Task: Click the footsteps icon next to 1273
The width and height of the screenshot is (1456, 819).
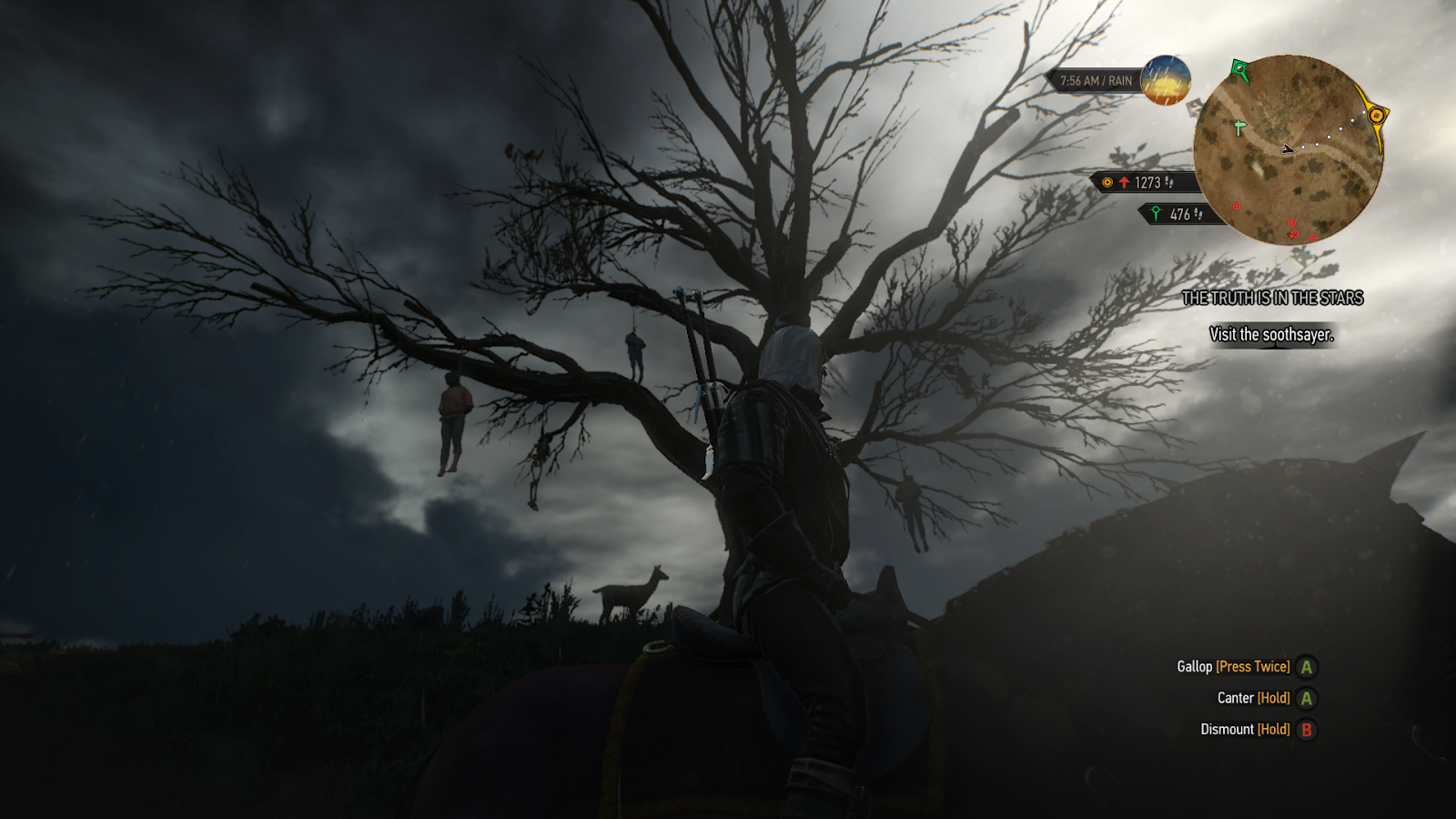Action: click(1169, 182)
